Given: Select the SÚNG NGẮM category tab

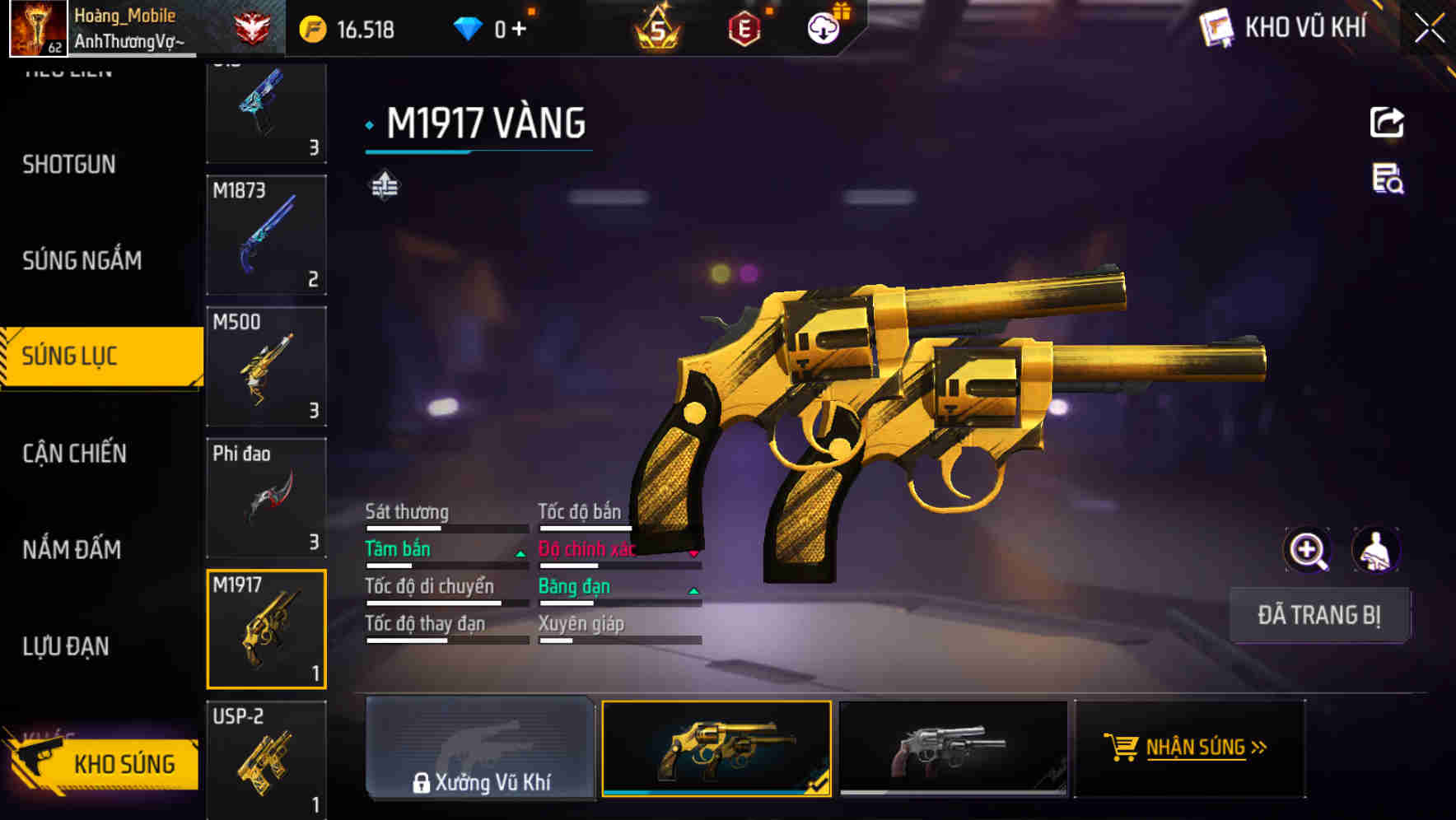Looking at the screenshot, I should click(82, 260).
